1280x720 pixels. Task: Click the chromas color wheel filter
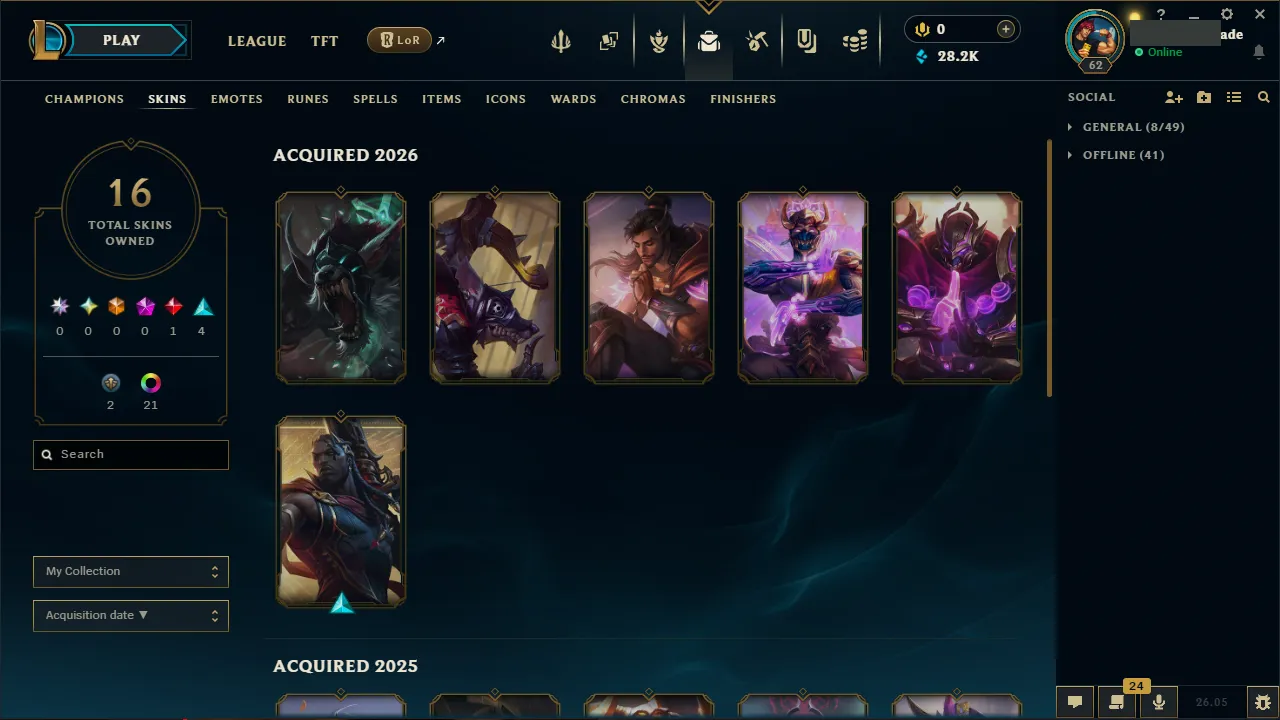150,382
